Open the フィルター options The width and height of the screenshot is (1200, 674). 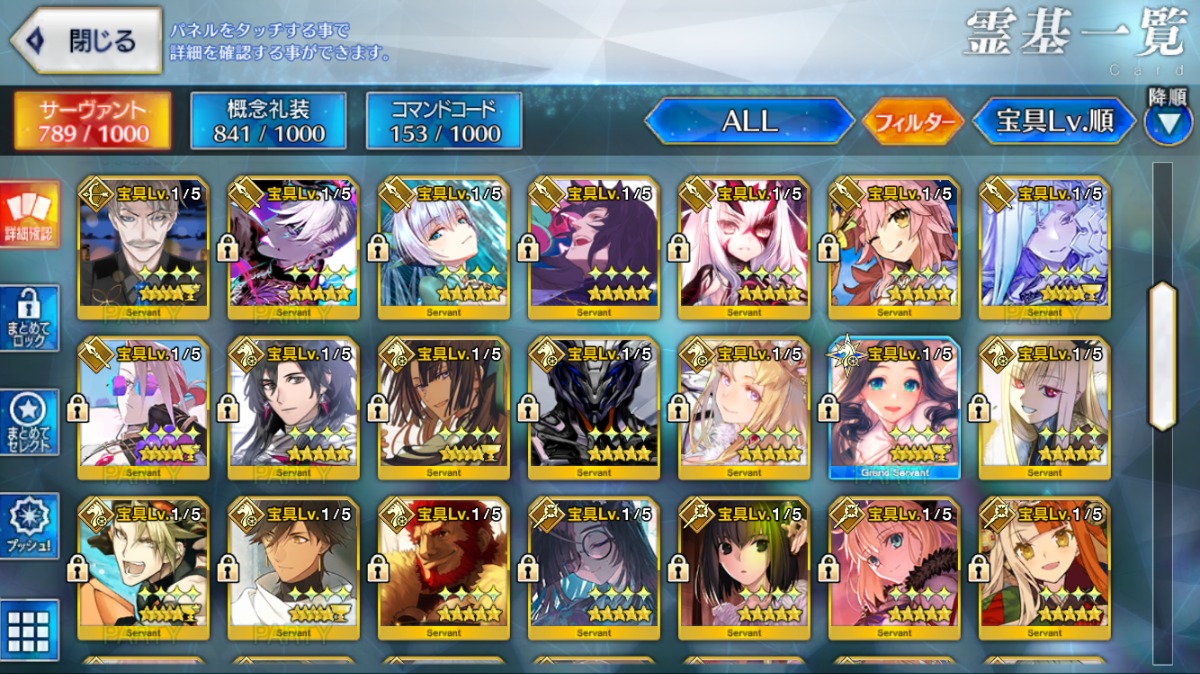[913, 123]
